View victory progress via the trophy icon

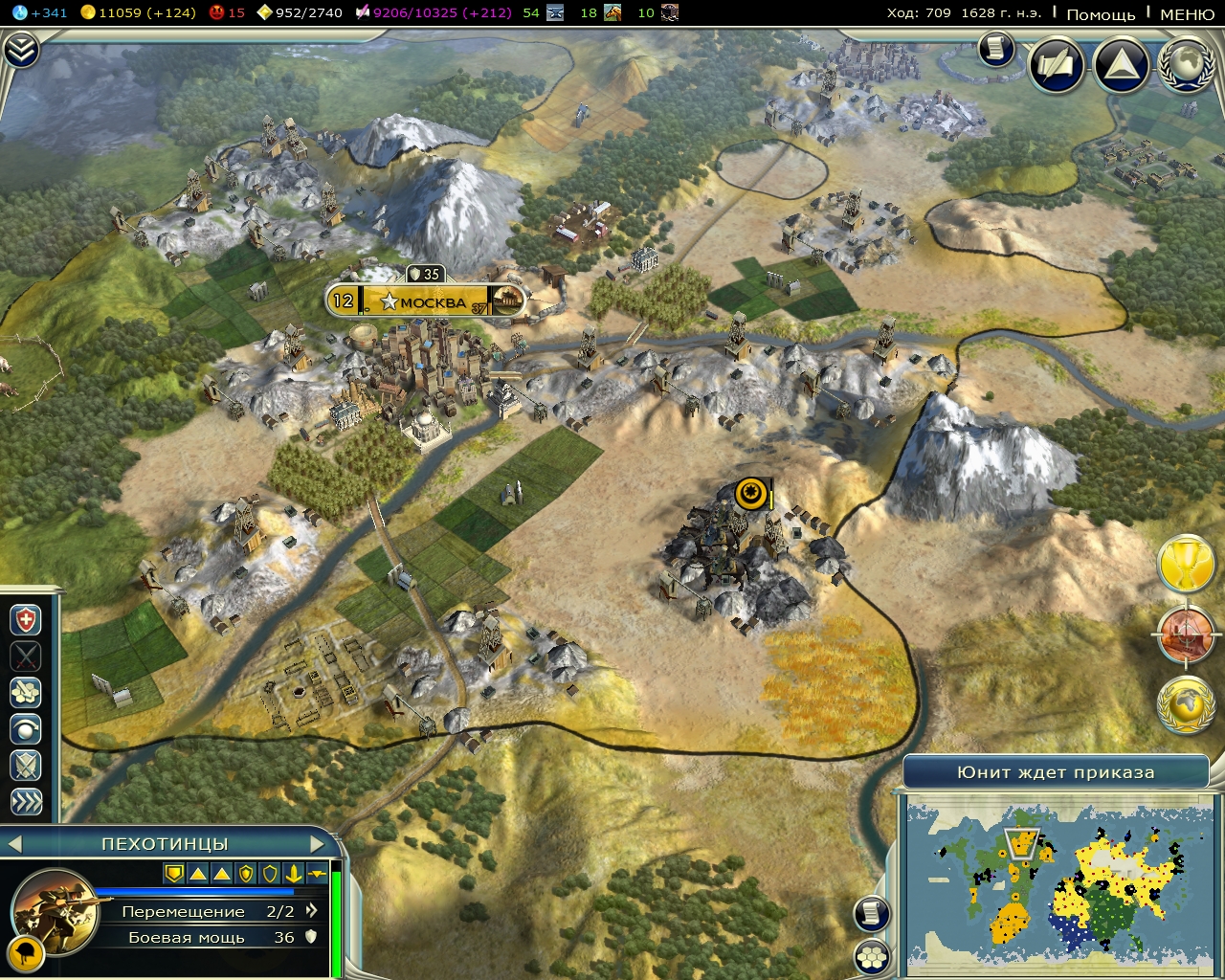pyautogui.click(x=1187, y=564)
